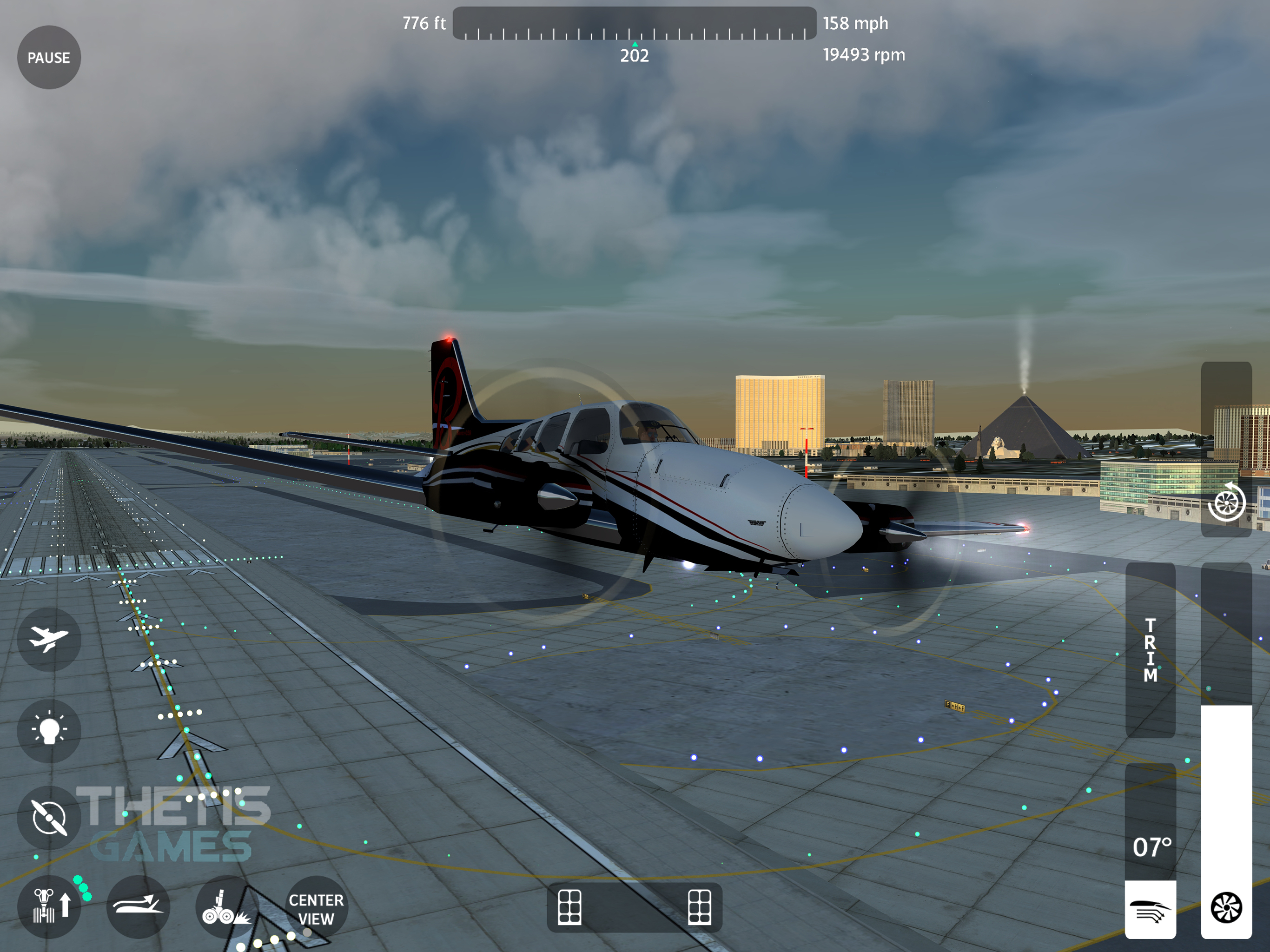Toggle the crossed-out propeller engine button
The image size is (1270, 952).
tap(49, 817)
